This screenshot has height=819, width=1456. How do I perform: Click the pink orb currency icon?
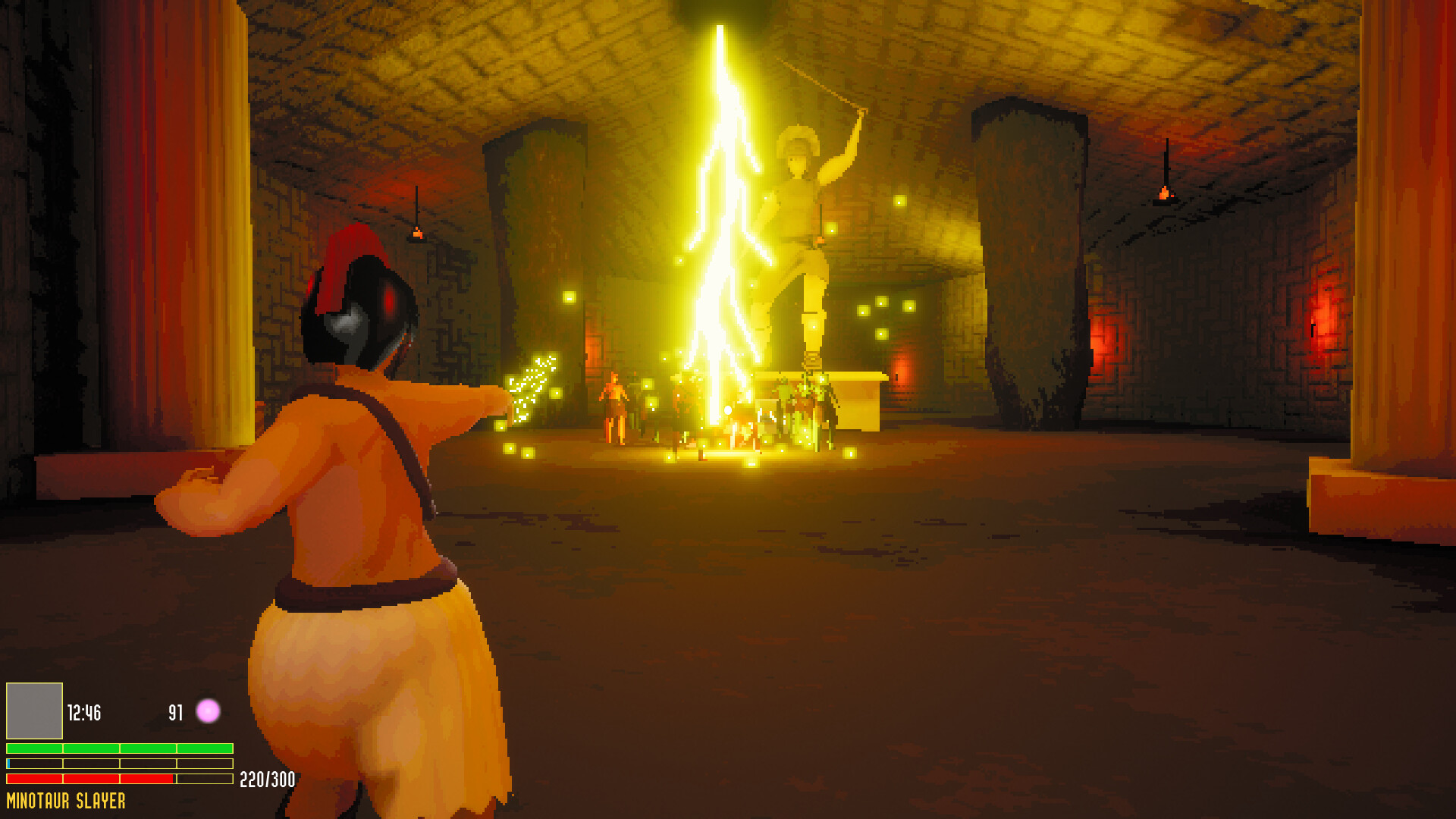point(207,713)
